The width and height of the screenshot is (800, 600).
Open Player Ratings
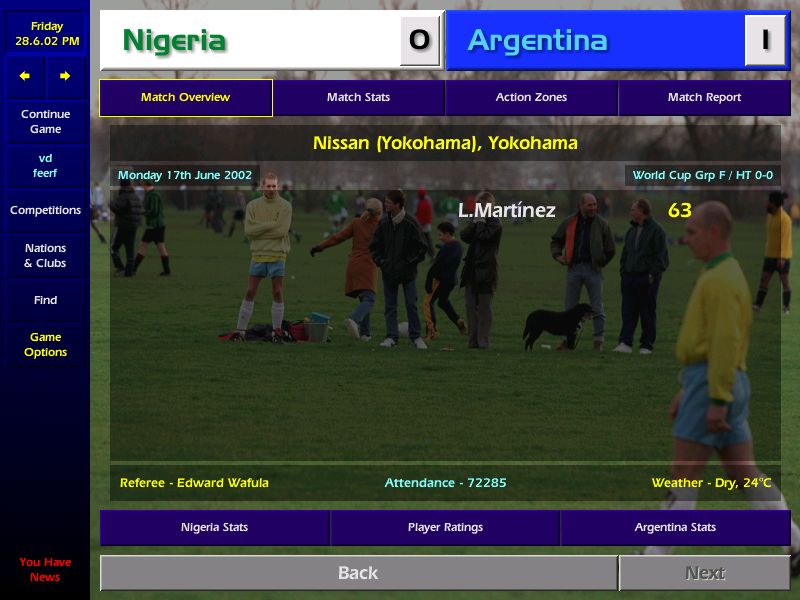[x=445, y=527]
